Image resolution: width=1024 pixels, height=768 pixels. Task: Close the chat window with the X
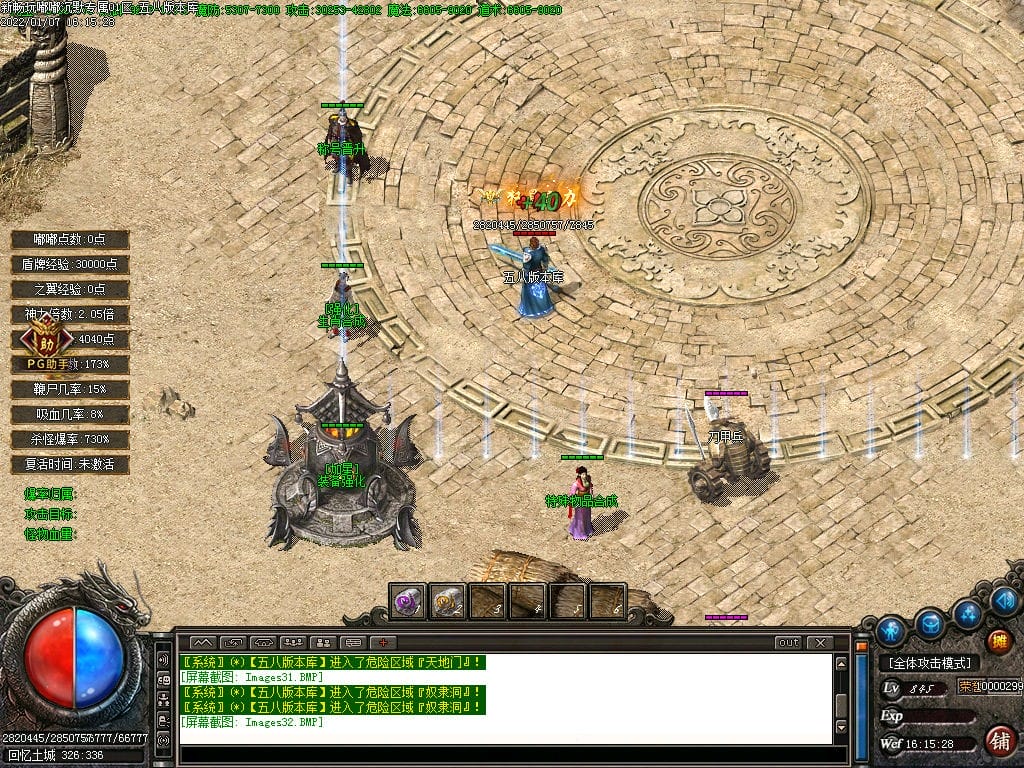point(820,642)
